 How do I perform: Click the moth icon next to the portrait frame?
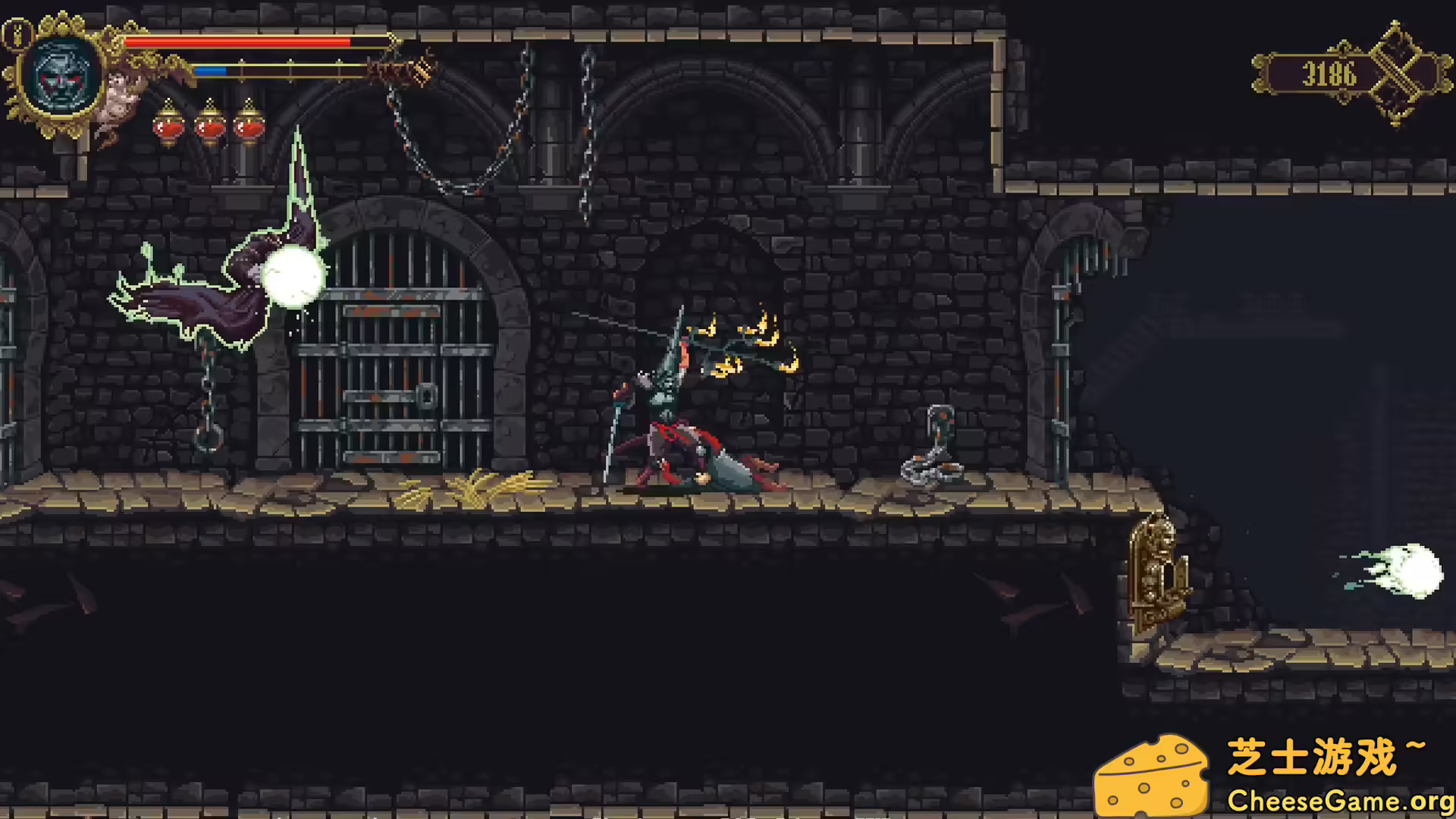coord(115,99)
